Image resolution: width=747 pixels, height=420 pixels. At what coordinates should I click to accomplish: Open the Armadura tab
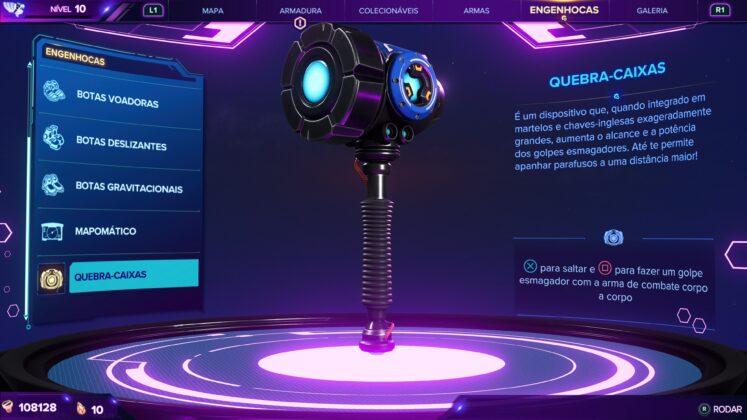pyautogui.click(x=300, y=10)
